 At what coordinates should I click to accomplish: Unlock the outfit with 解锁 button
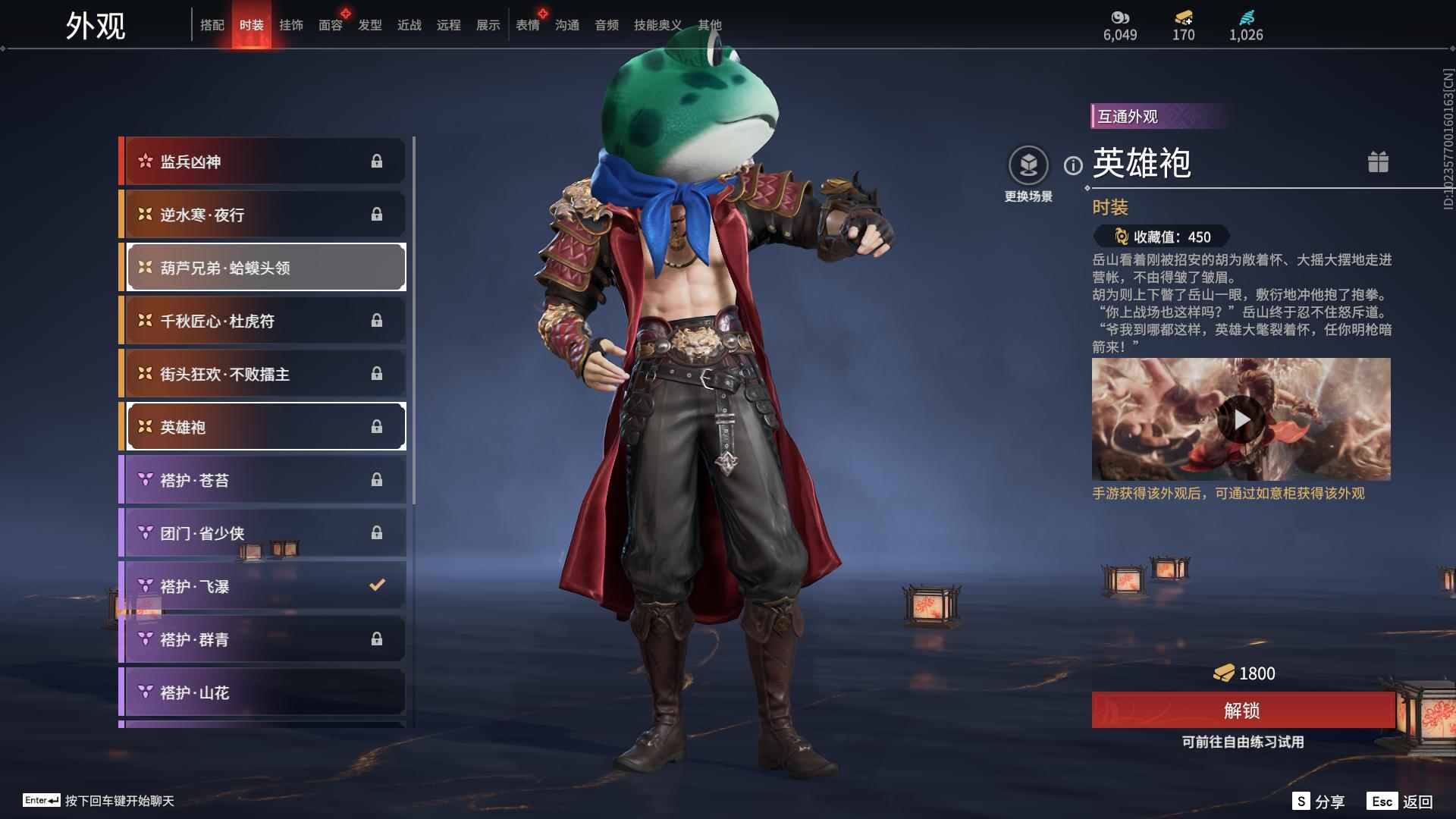pyautogui.click(x=1242, y=711)
